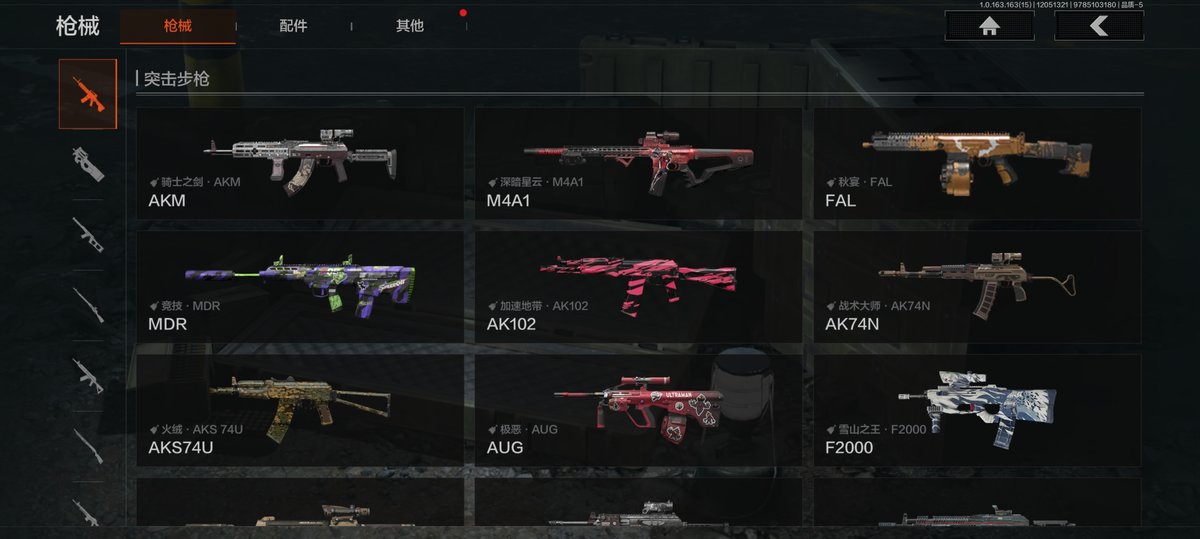Choose the M4A1 weapon card

click(x=638, y=164)
